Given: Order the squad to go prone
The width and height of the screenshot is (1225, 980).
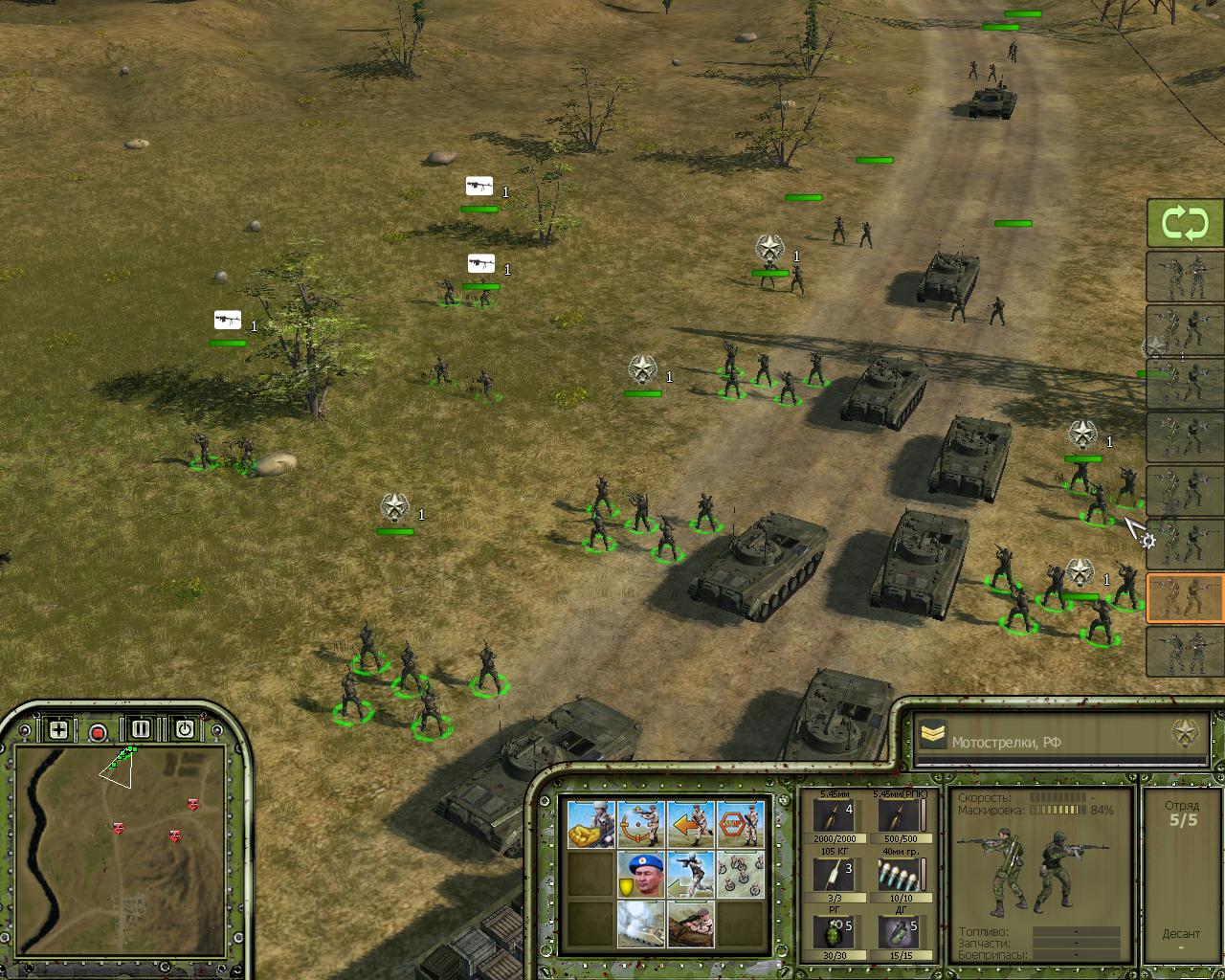Looking at the screenshot, I should pyautogui.click(x=691, y=924).
